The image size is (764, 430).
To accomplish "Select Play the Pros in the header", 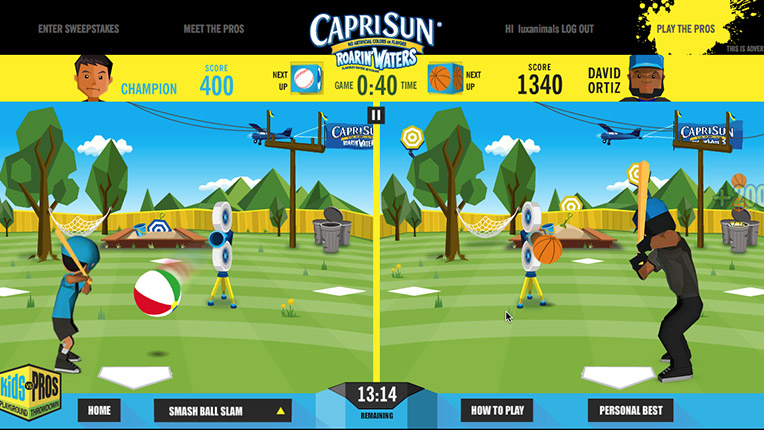I will [x=686, y=29].
